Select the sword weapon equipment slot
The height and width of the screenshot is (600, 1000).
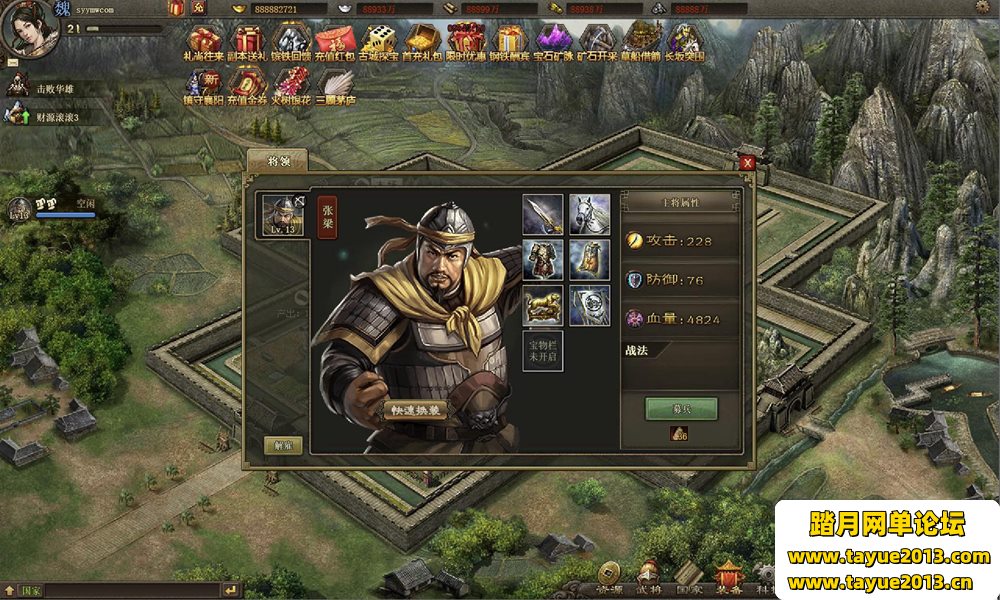[542, 214]
